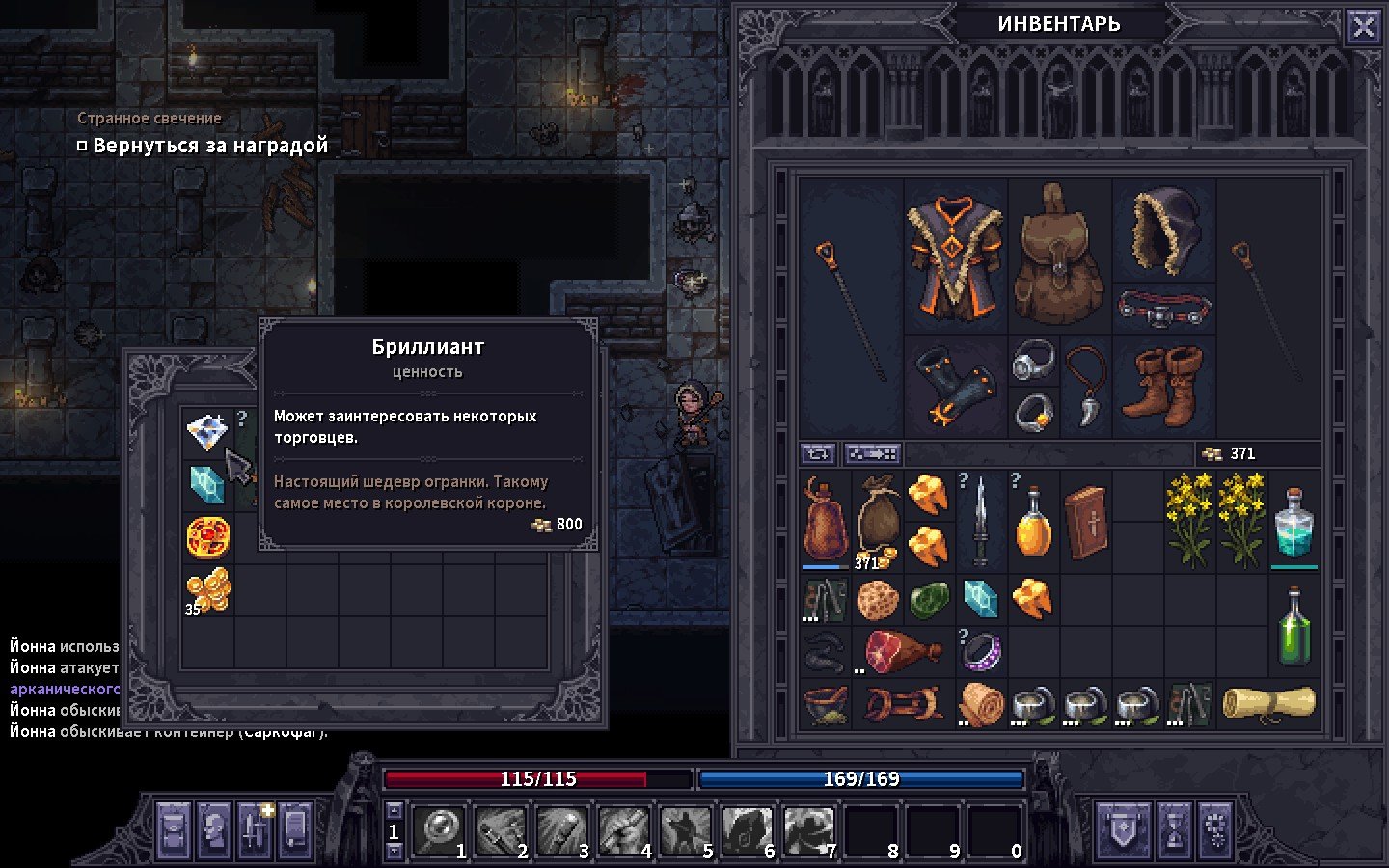Click the hourglass wait button

(x=1174, y=830)
